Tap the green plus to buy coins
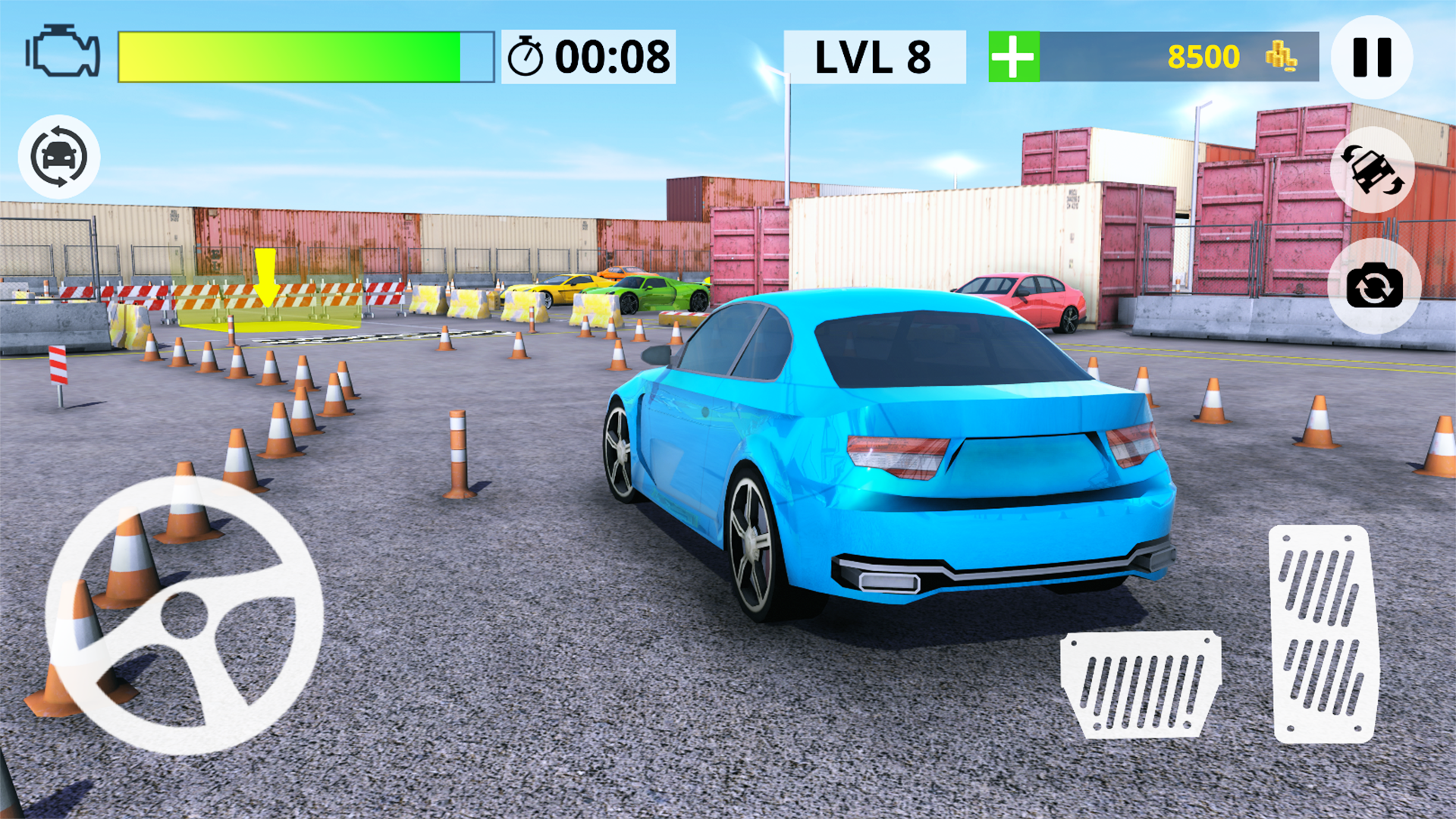The height and width of the screenshot is (819, 1456). click(1013, 55)
